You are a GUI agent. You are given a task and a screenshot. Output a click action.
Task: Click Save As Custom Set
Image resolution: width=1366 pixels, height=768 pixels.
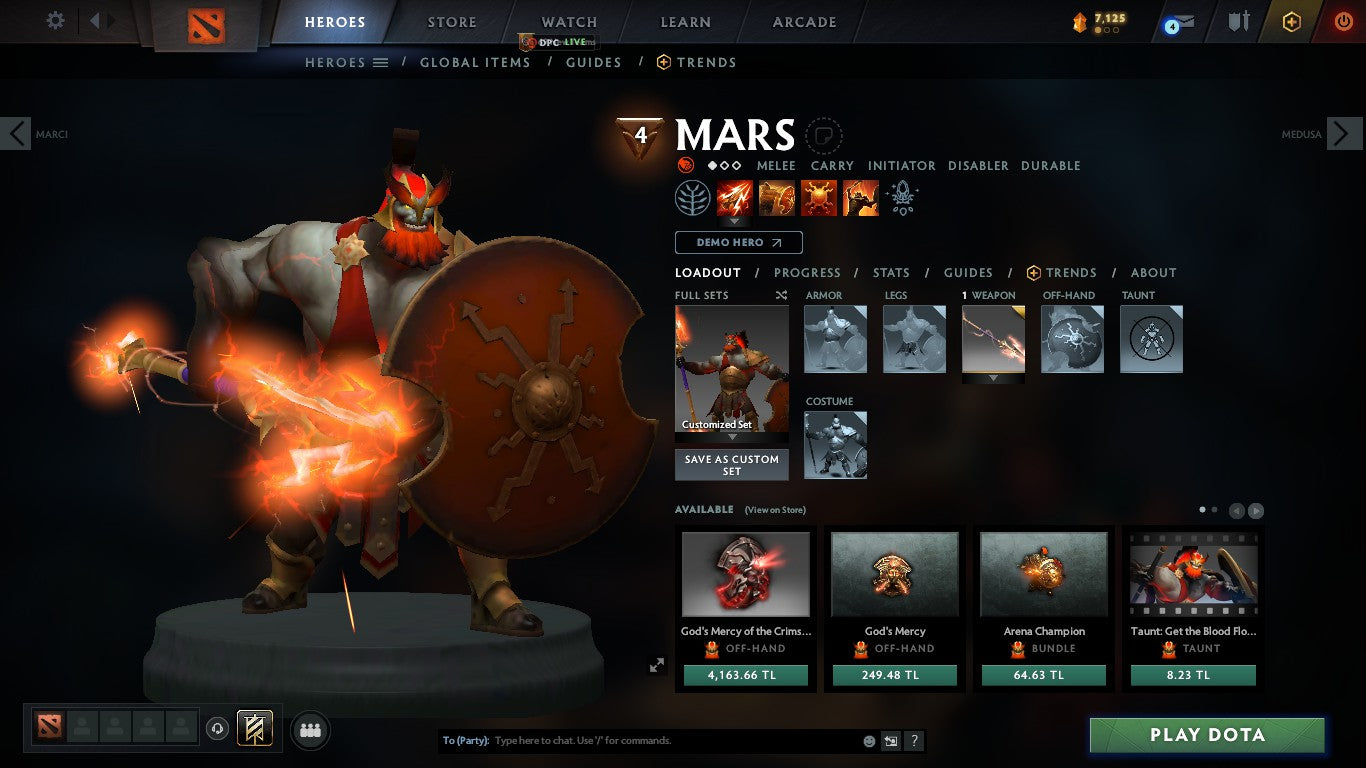click(x=731, y=465)
